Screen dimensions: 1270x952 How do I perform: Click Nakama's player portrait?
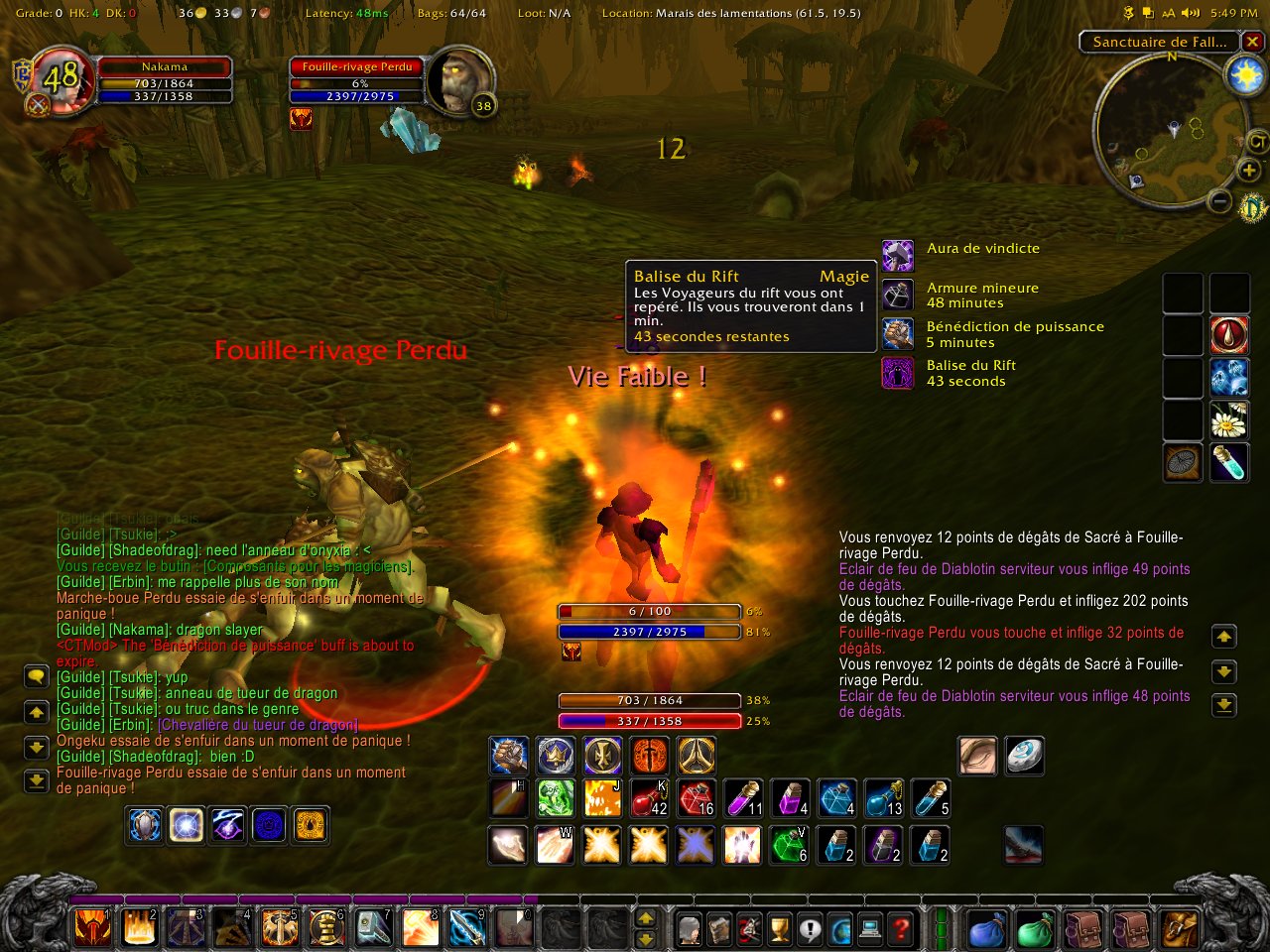[62, 77]
